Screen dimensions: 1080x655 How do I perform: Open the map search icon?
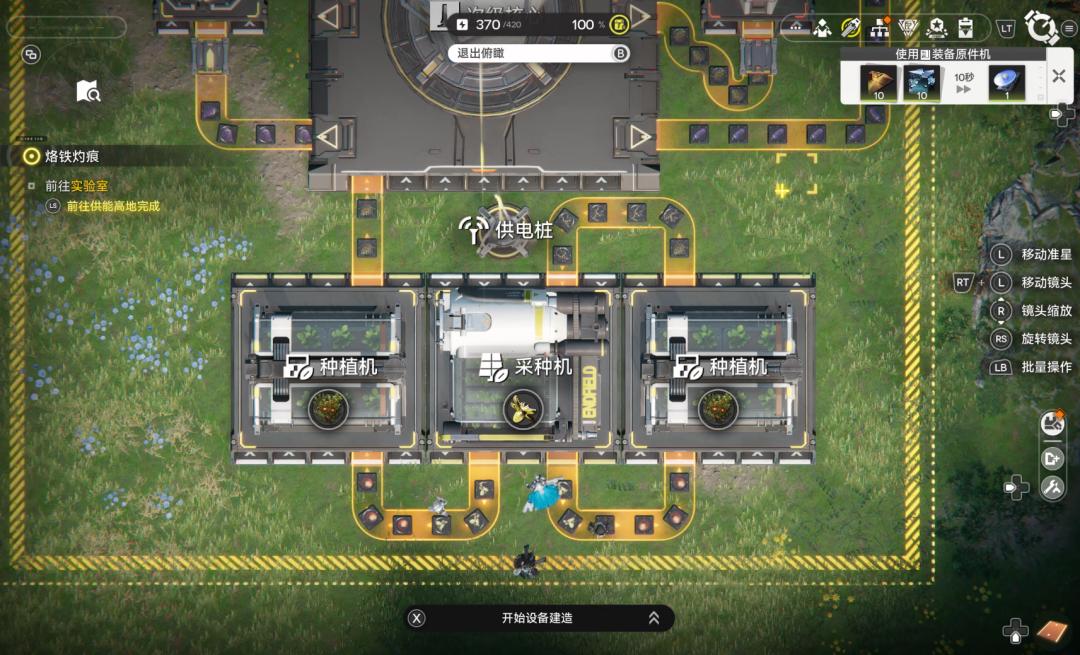click(88, 91)
